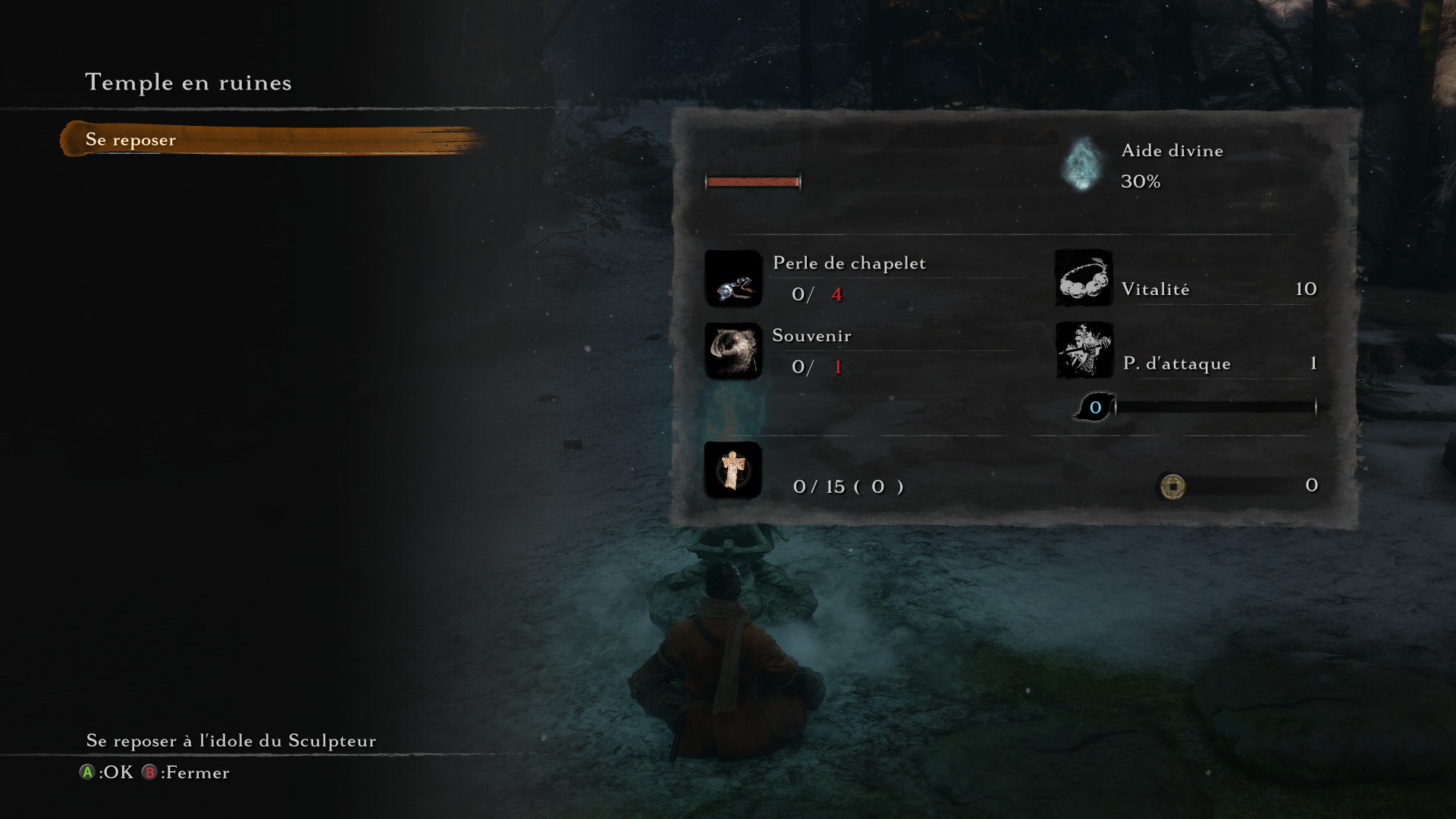Image resolution: width=1456 pixels, height=819 pixels.
Task: Select the Se reposer menu entry
Action: [x=130, y=140]
